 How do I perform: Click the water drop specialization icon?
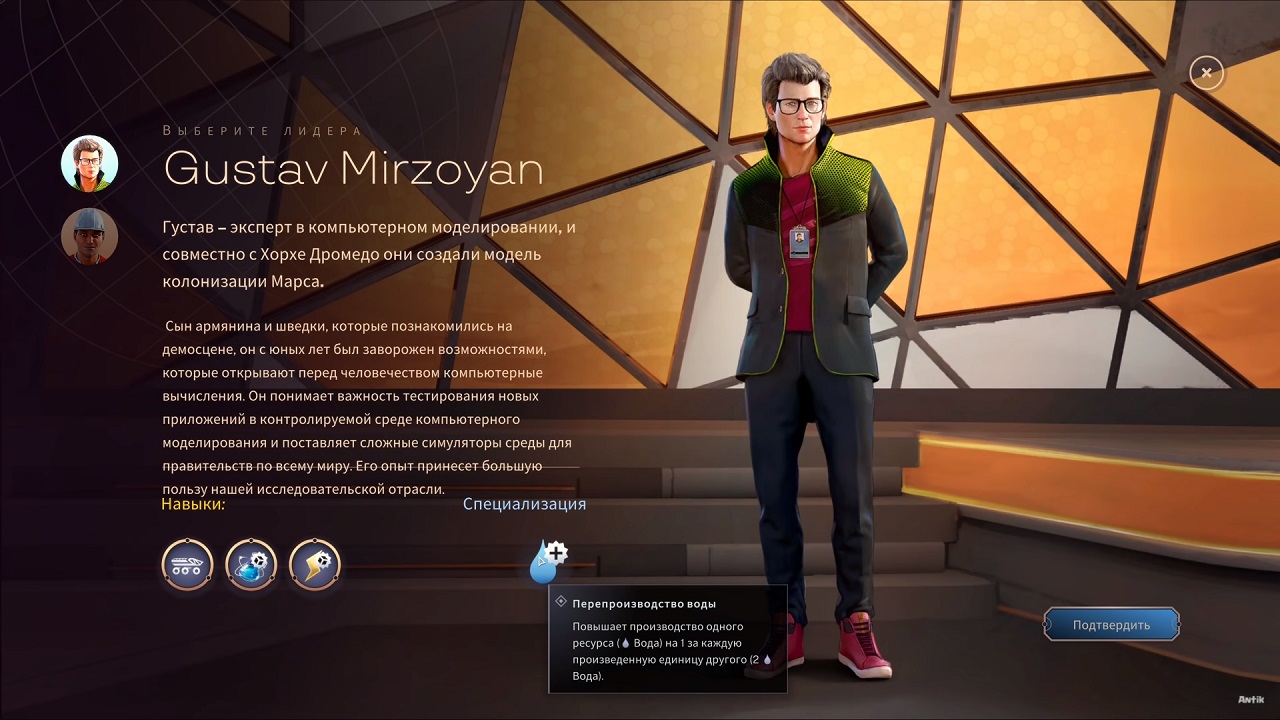546,562
